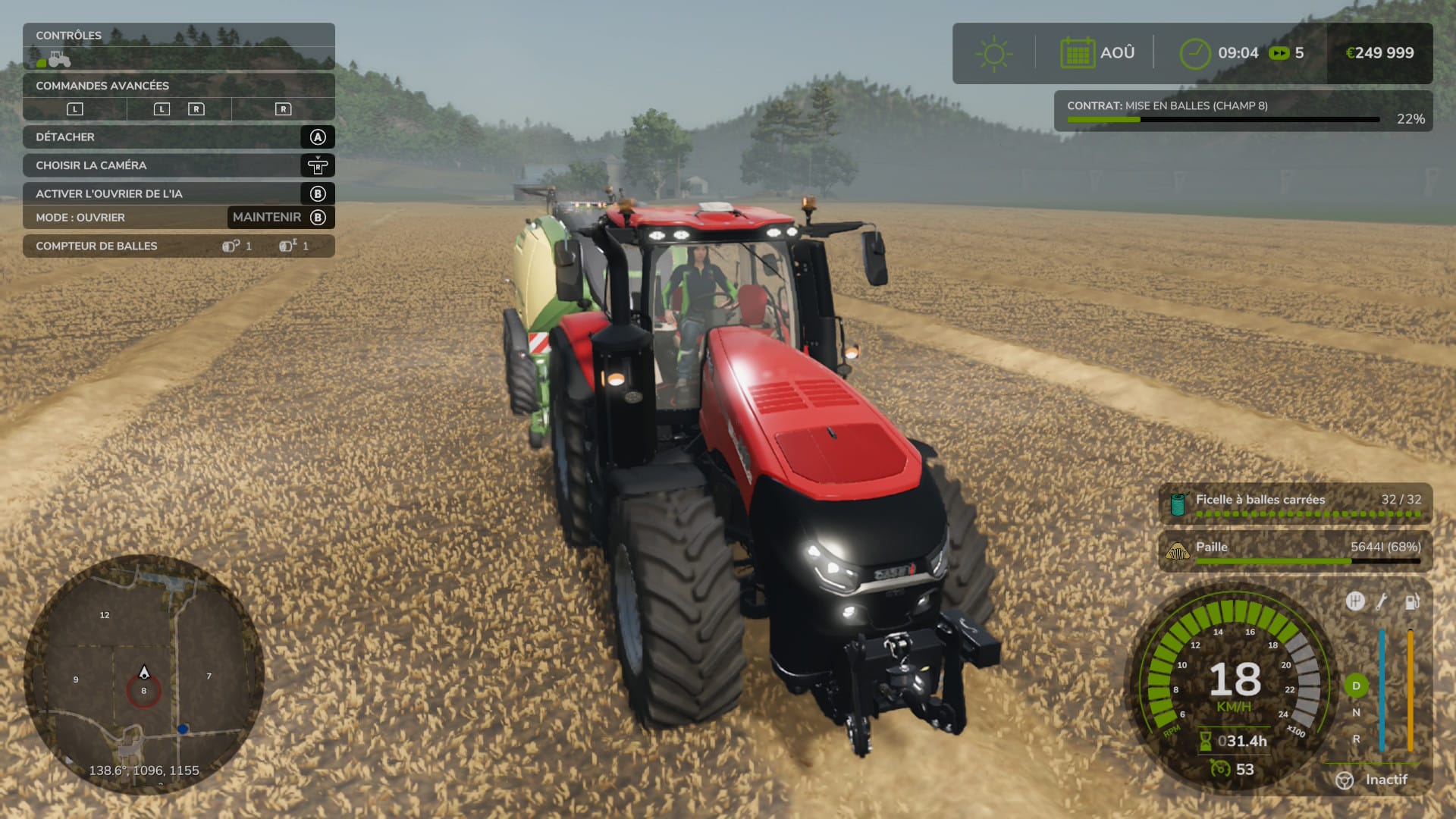The image size is (1456, 819).
Task: Click the sun weather icon
Action: click(x=993, y=53)
